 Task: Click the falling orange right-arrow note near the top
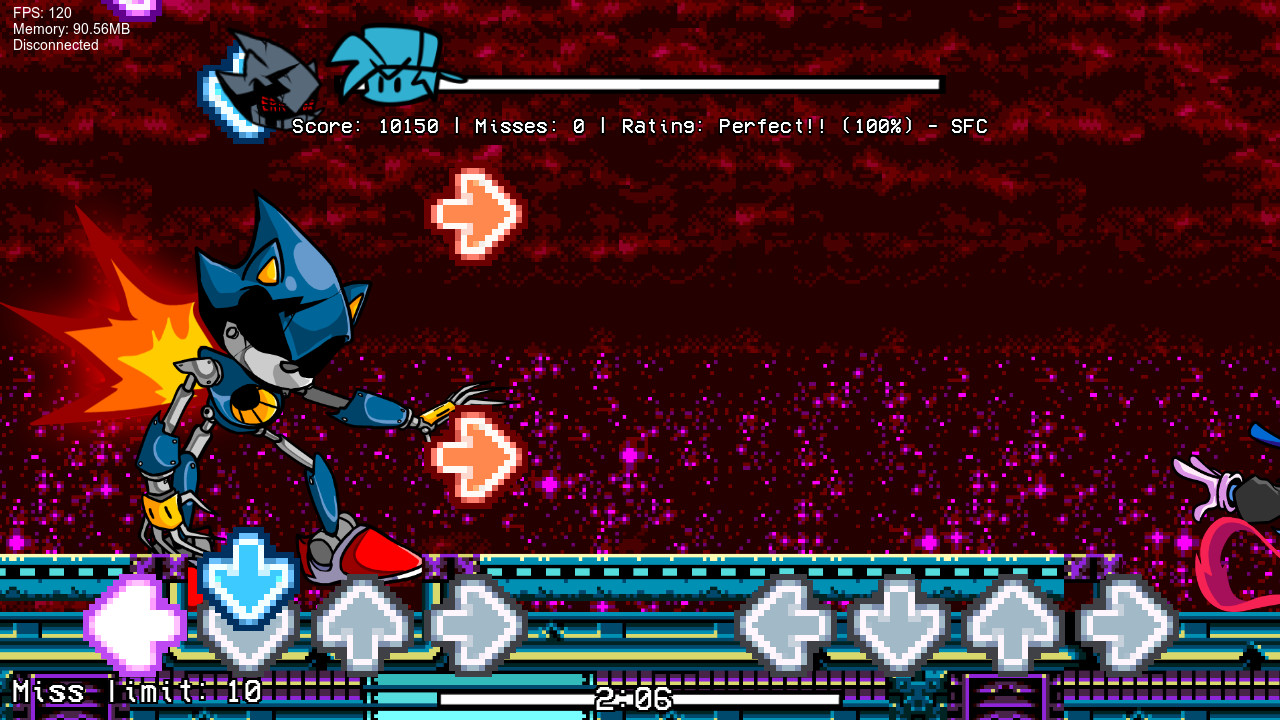click(x=478, y=213)
